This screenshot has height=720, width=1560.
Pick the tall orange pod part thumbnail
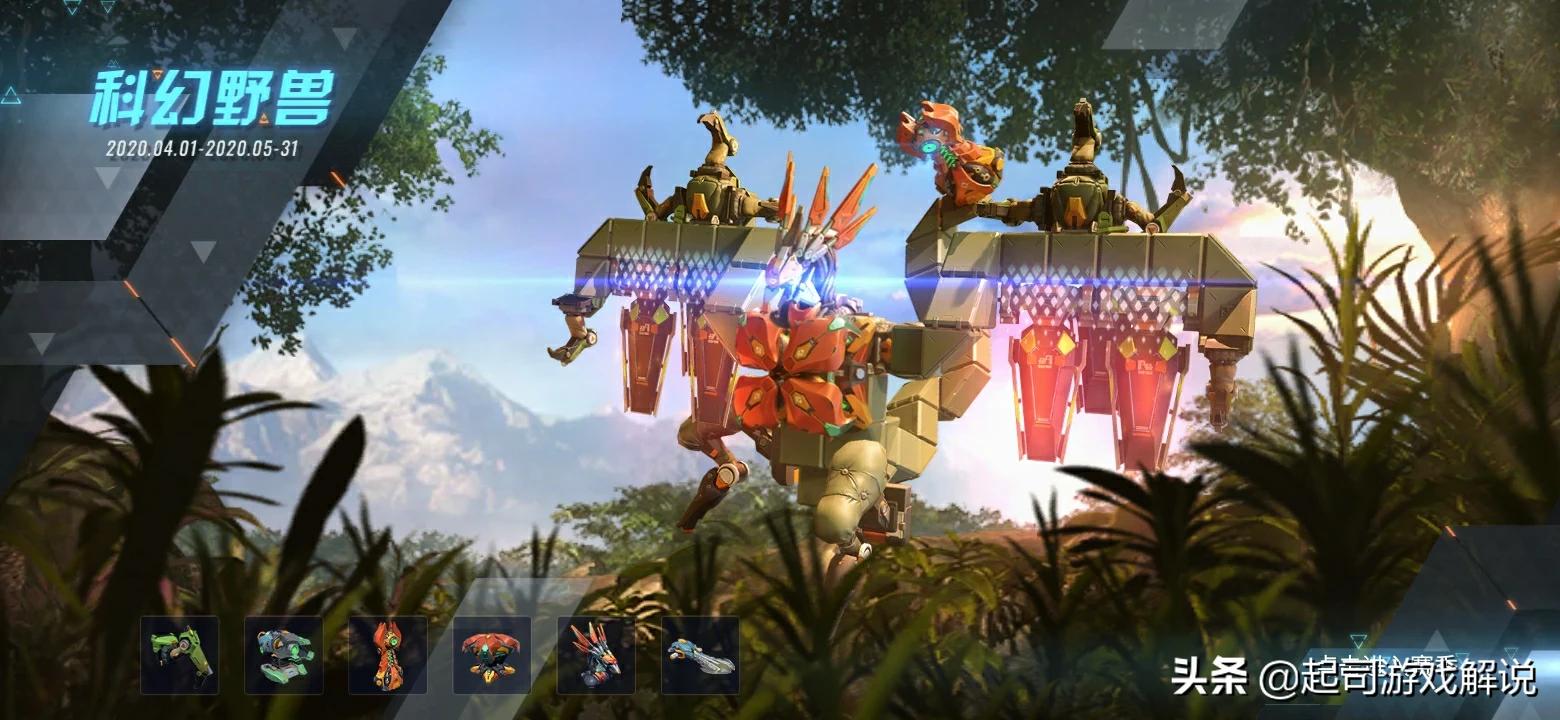(388, 655)
